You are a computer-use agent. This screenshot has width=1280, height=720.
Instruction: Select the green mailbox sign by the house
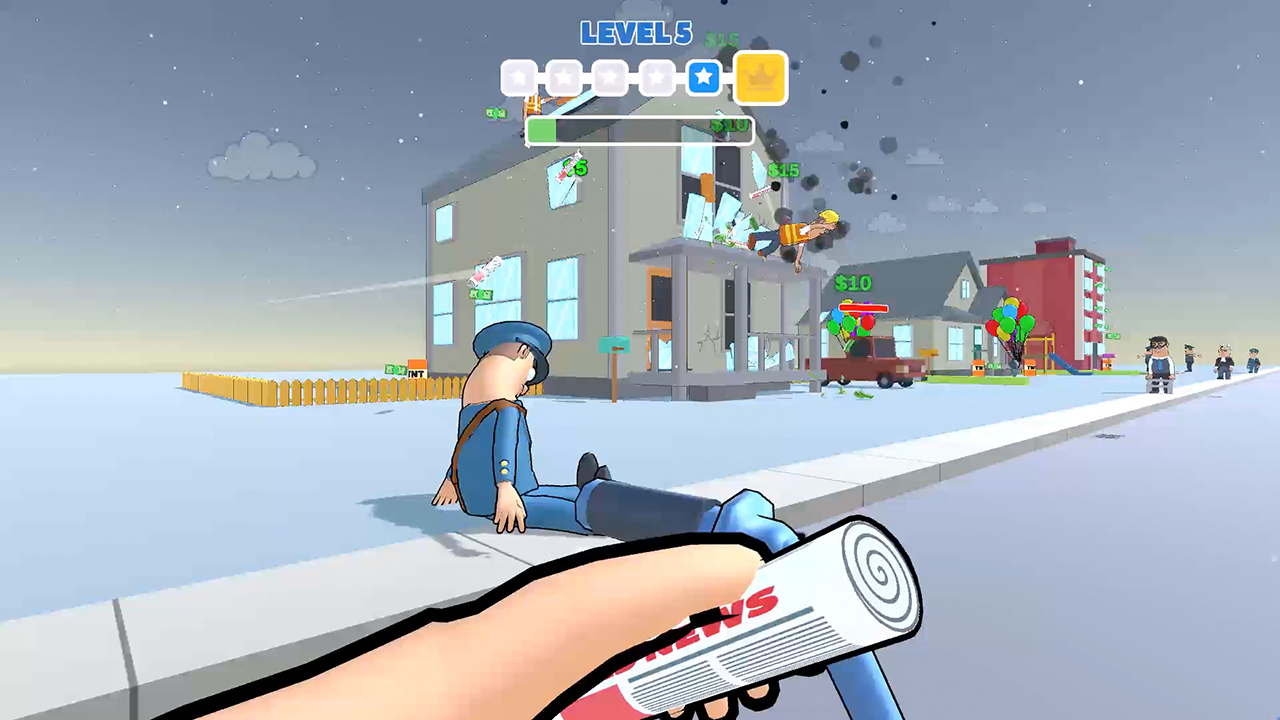[613, 344]
